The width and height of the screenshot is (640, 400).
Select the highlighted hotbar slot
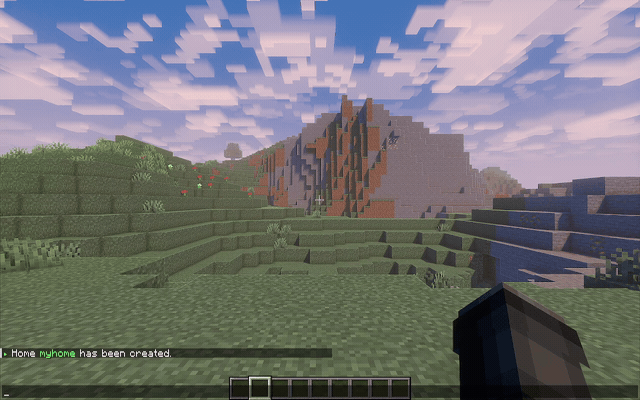[259, 387]
